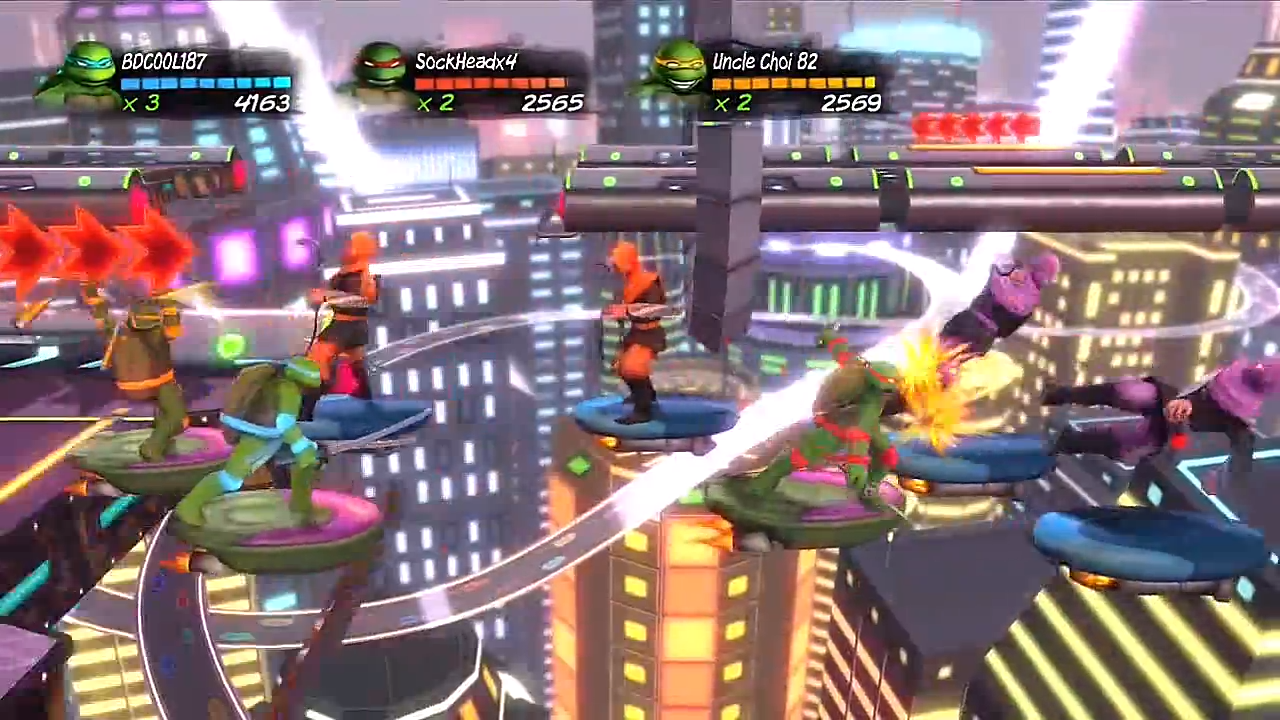Choose Michelangelo's orange-masked portrait for Uncle Choi 82
This screenshot has height=720, width=1280.
[676, 70]
